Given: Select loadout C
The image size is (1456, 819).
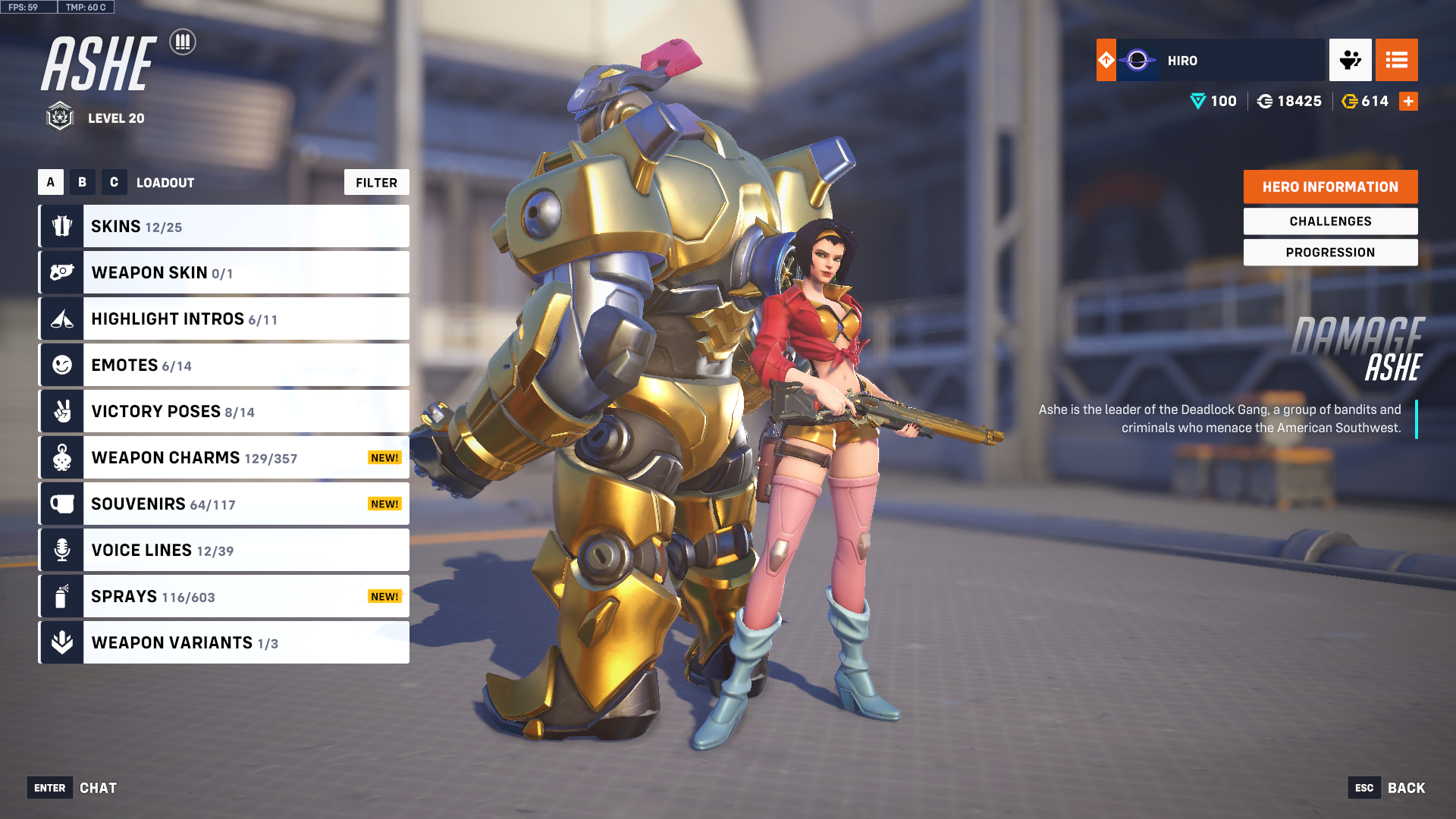Looking at the screenshot, I should click(x=114, y=183).
